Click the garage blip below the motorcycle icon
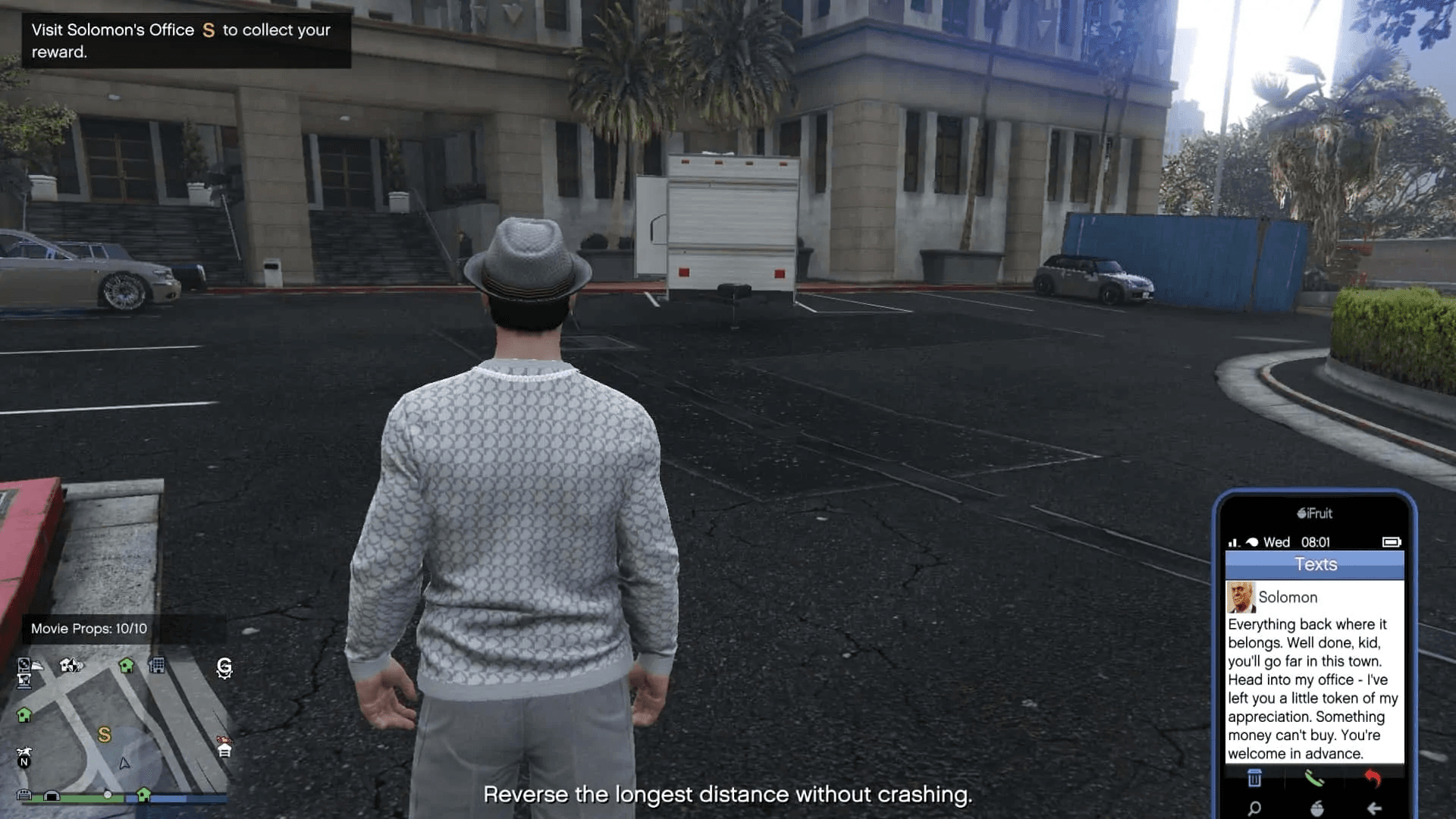Viewport: 1456px width, 819px height. (224, 751)
